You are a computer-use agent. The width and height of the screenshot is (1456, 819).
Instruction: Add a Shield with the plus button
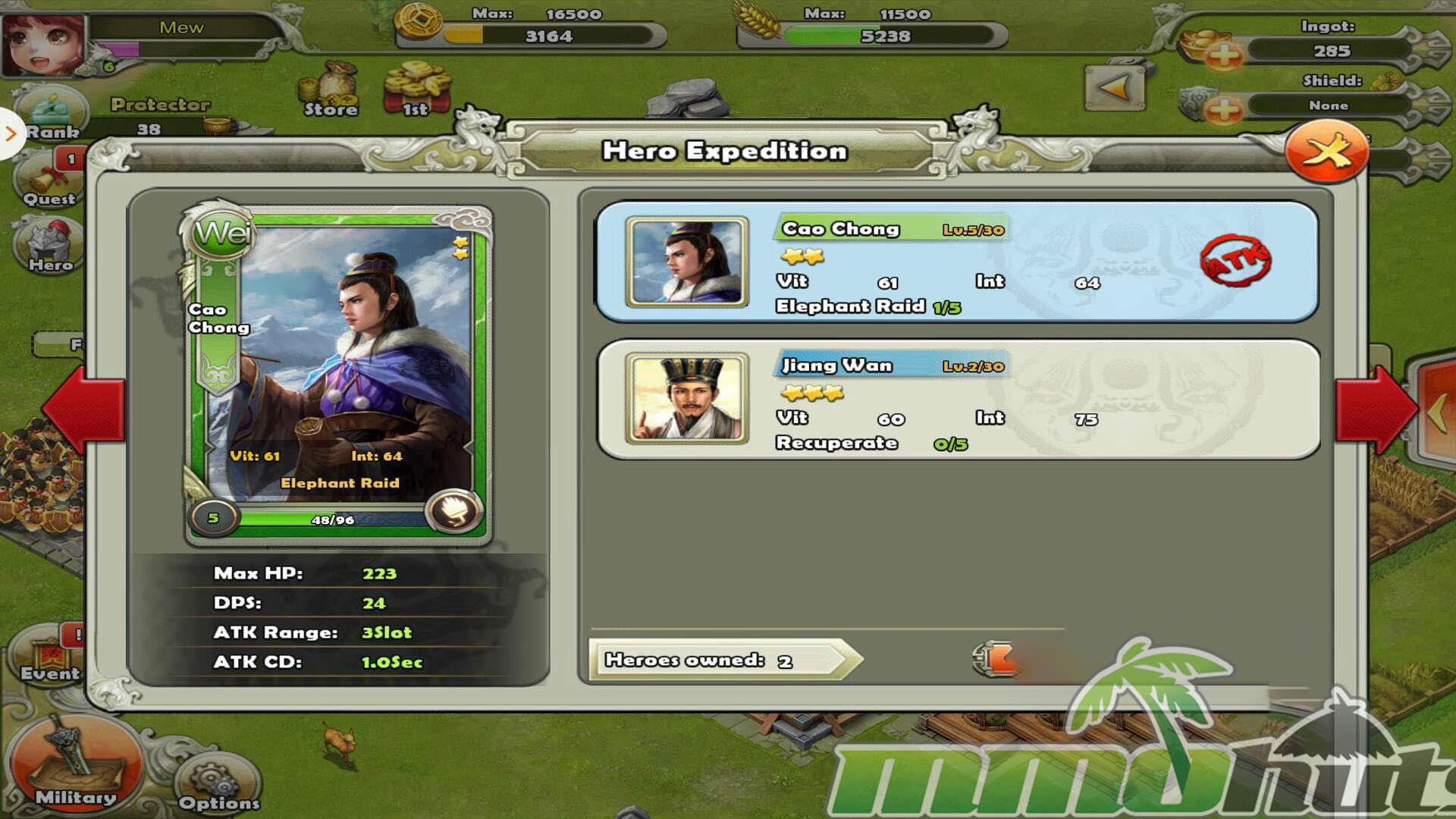tap(1223, 110)
